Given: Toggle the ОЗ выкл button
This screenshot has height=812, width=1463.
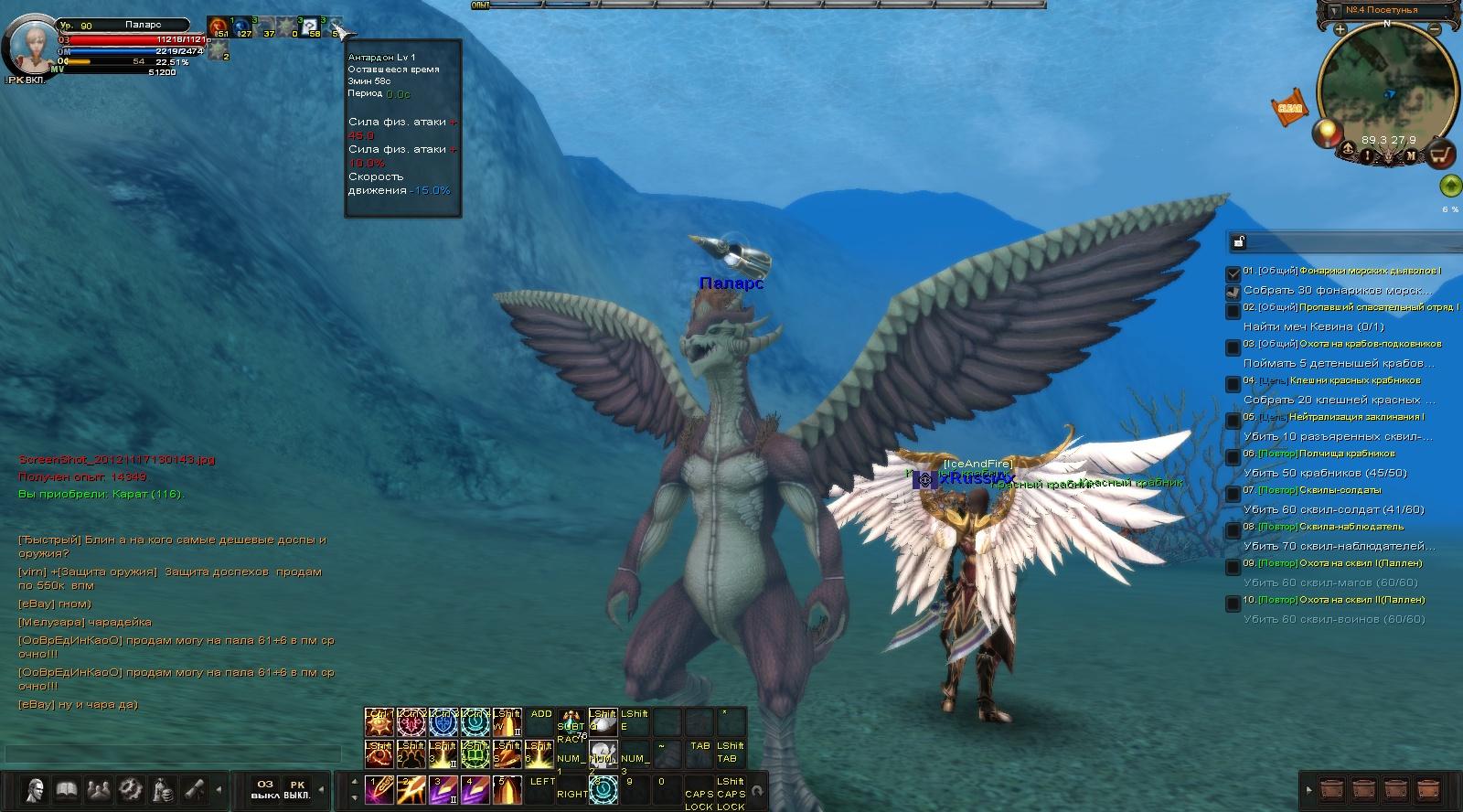Looking at the screenshot, I should 264,789.
